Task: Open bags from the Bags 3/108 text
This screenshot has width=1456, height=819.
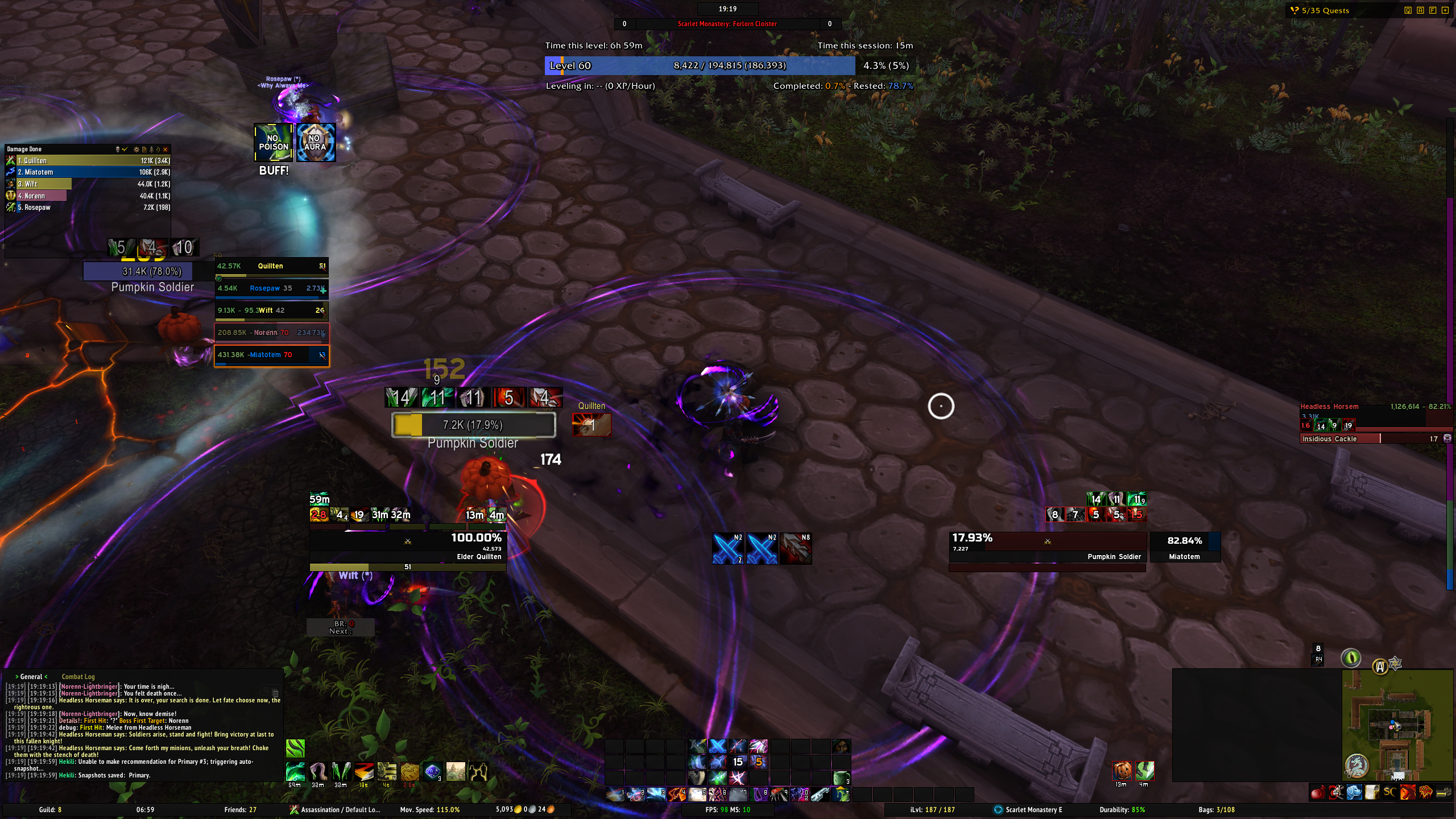Action: (1216, 809)
